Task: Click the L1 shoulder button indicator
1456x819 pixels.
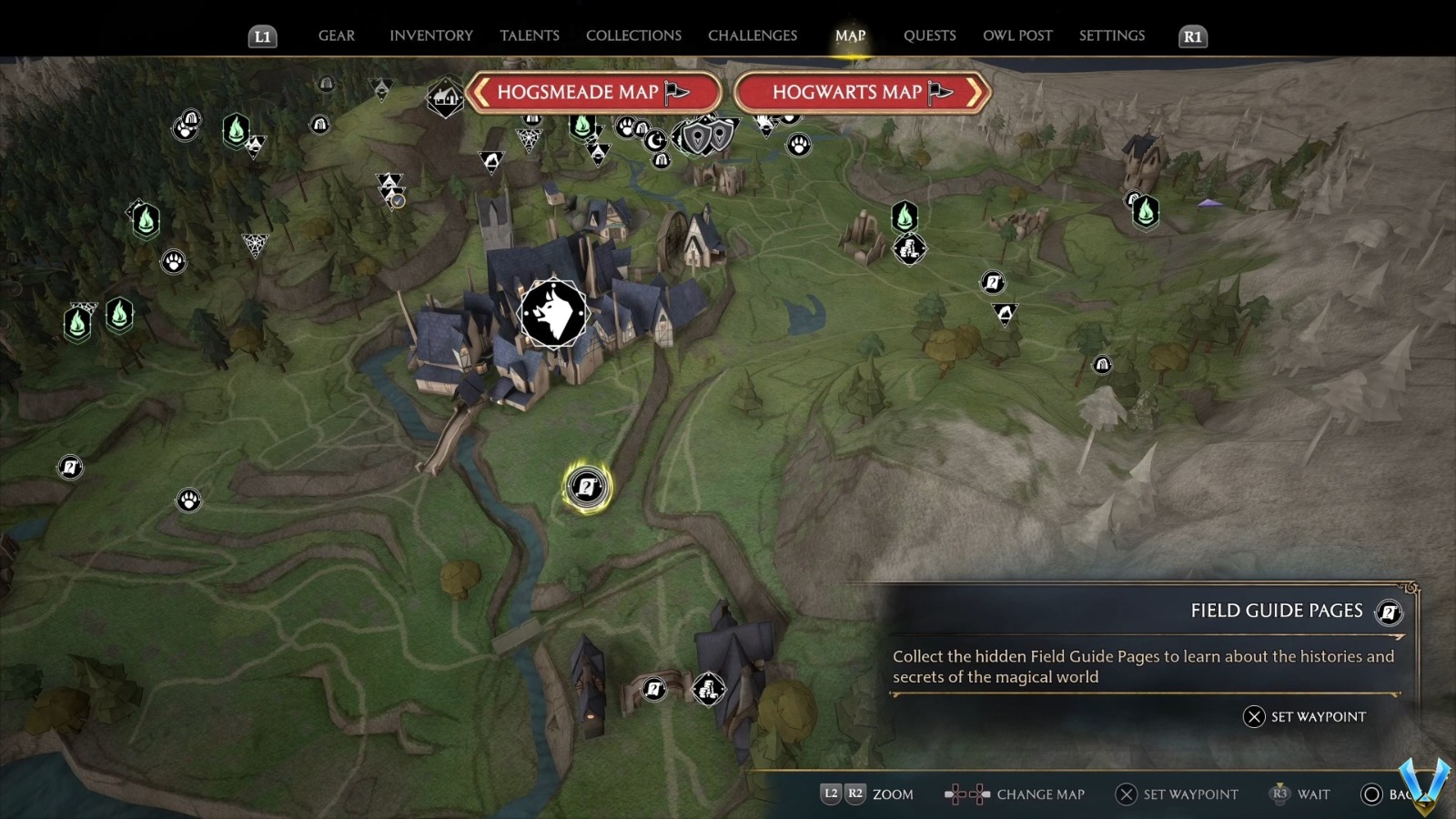Action: (263, 36)
